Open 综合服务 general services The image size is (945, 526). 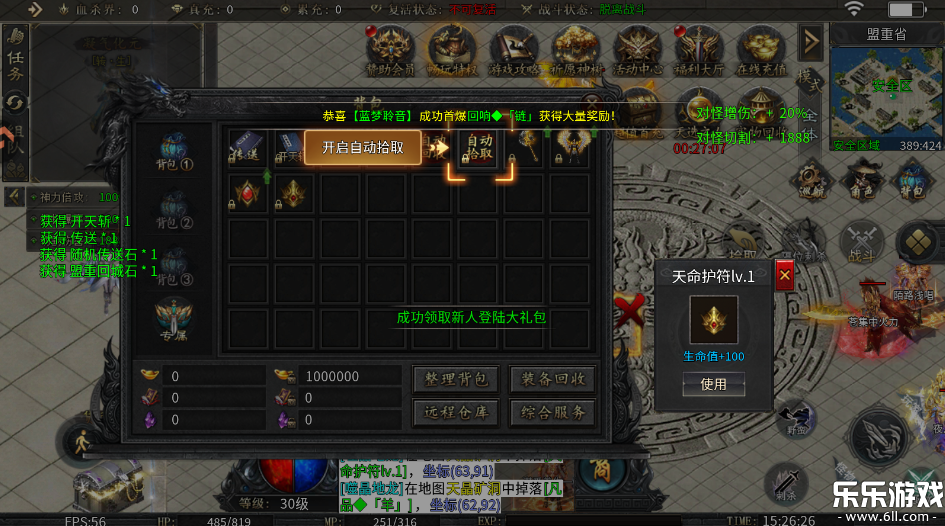pos(552,412)
